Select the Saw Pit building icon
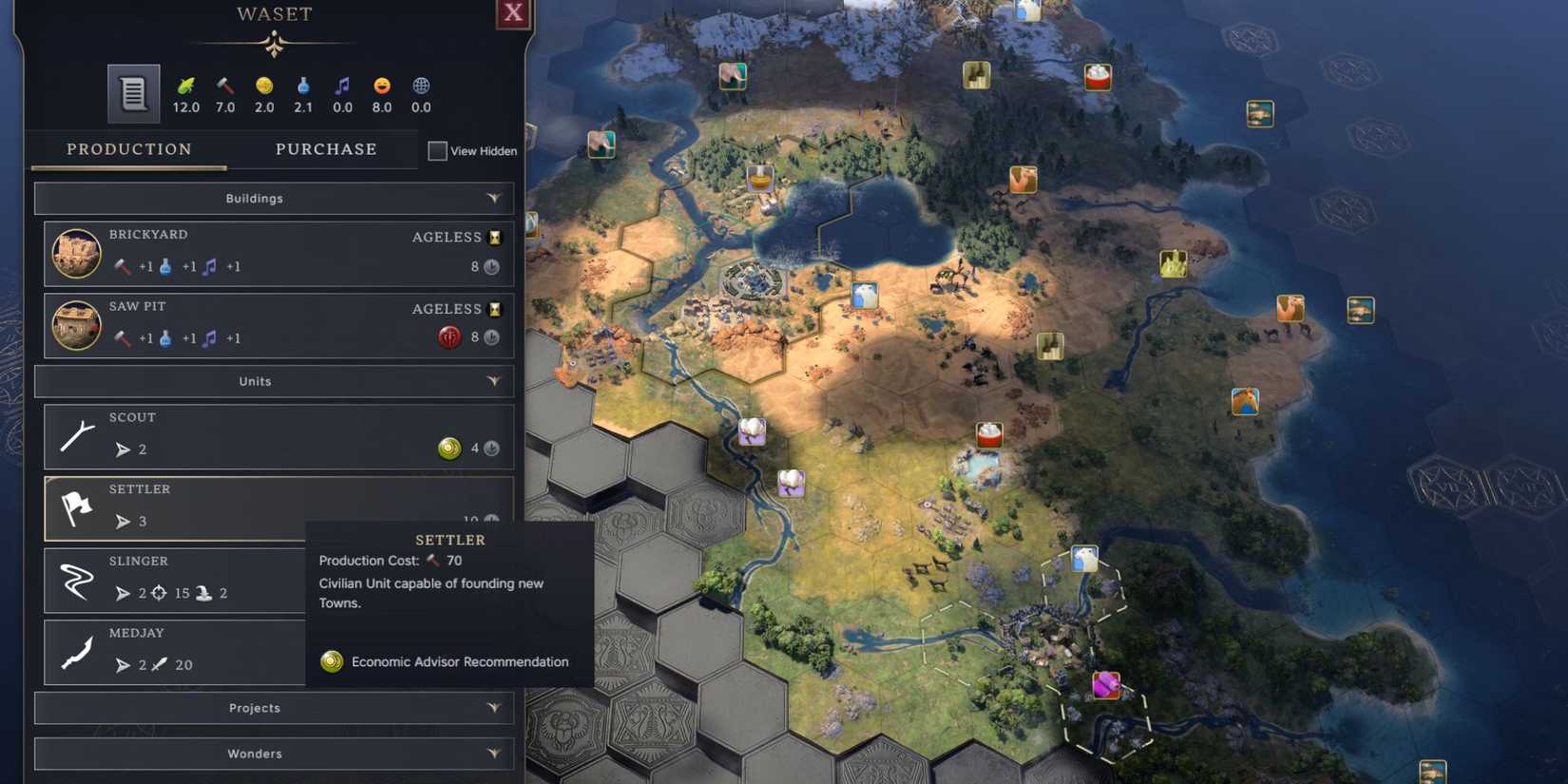This screenshot has height=784, width=1568. [x=76, y=325]
